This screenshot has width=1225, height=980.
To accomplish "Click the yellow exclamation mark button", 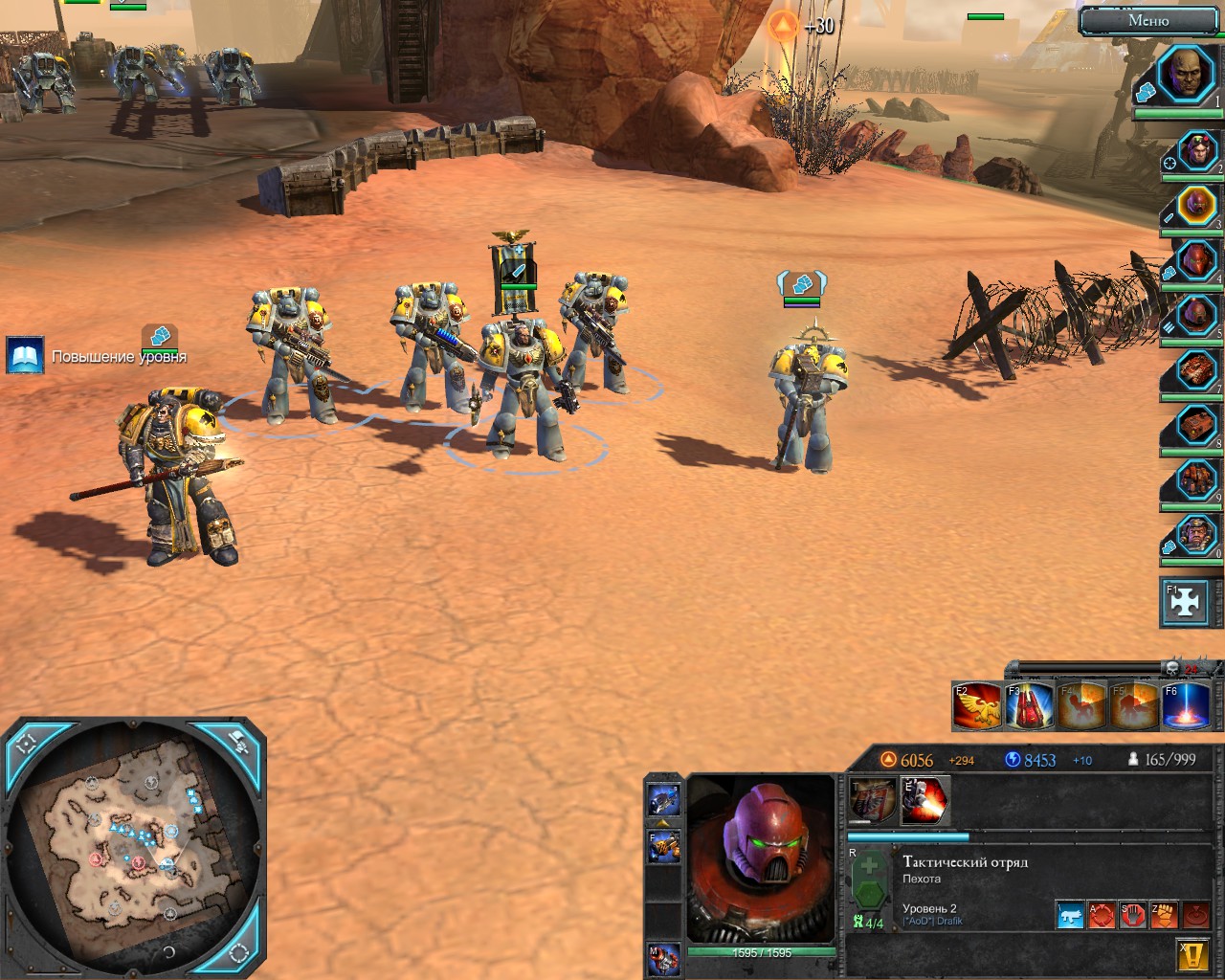I will [x=1191, y=954].
